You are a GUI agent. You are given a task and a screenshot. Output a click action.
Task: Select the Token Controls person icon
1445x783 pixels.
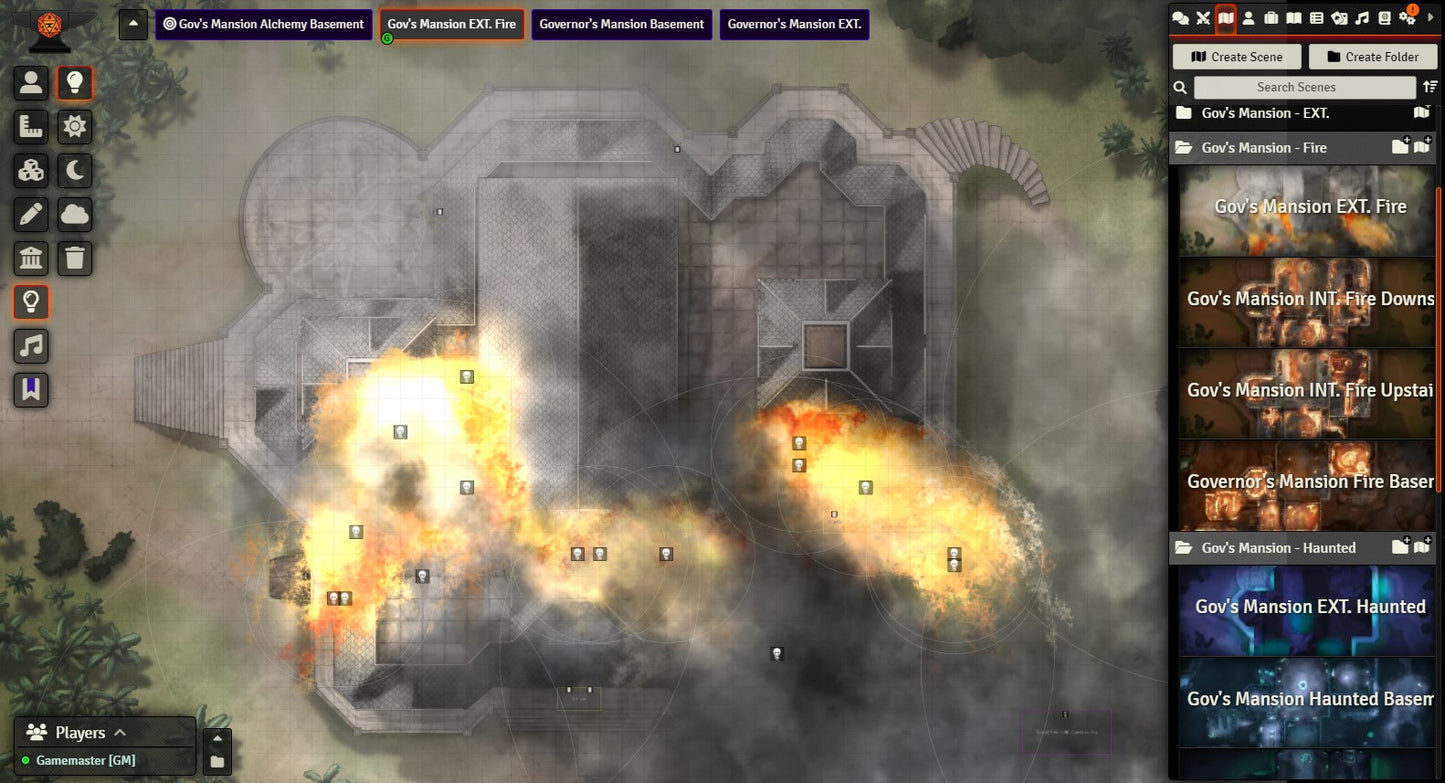click(x=31, y=83)
